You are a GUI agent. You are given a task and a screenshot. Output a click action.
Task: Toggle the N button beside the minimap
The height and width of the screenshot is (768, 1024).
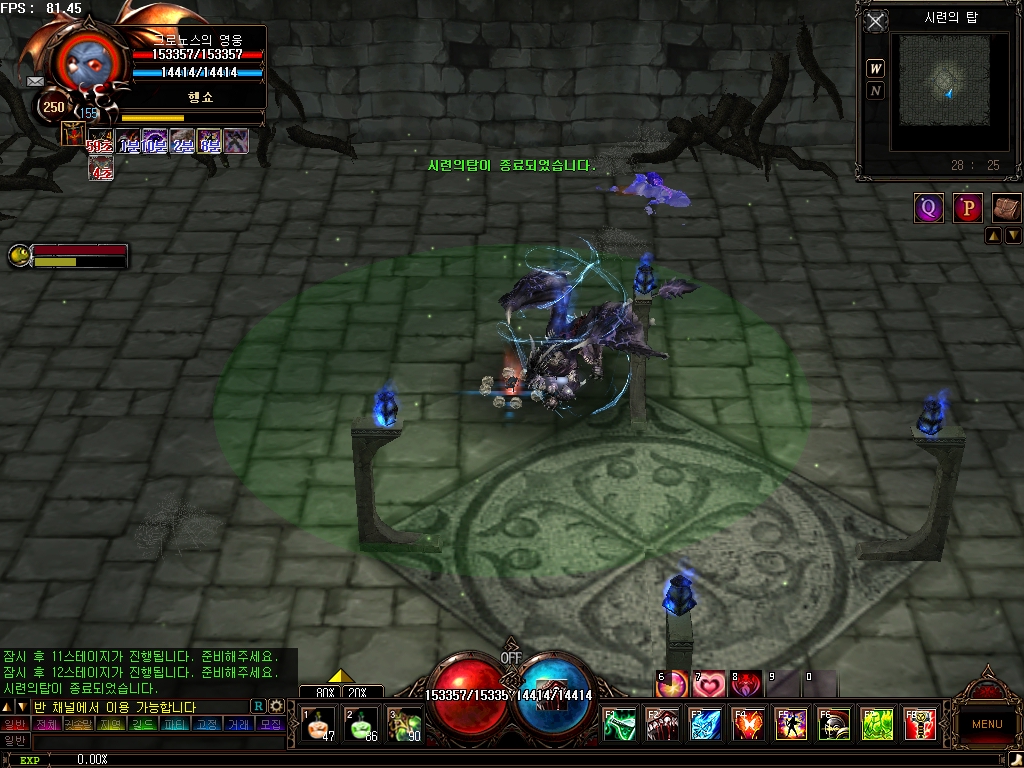pyautogui.click(x=876, y=91)
